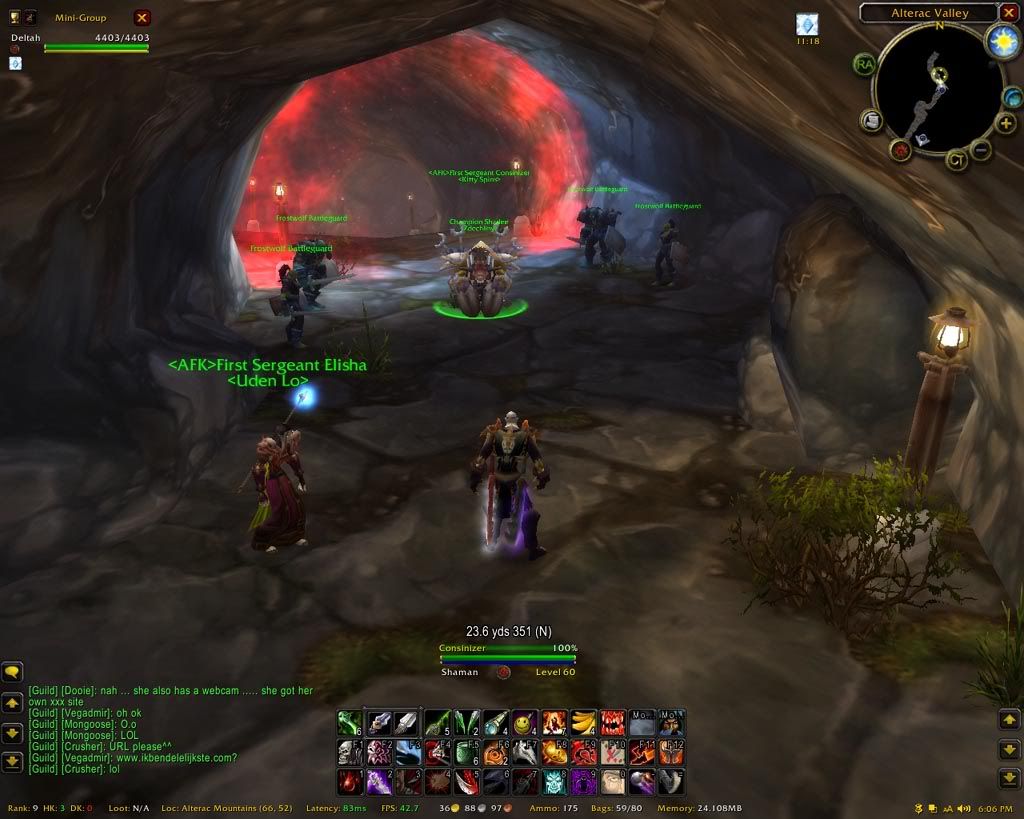Close the Alterac Valley minimap header

click(x=1009, y=13)
